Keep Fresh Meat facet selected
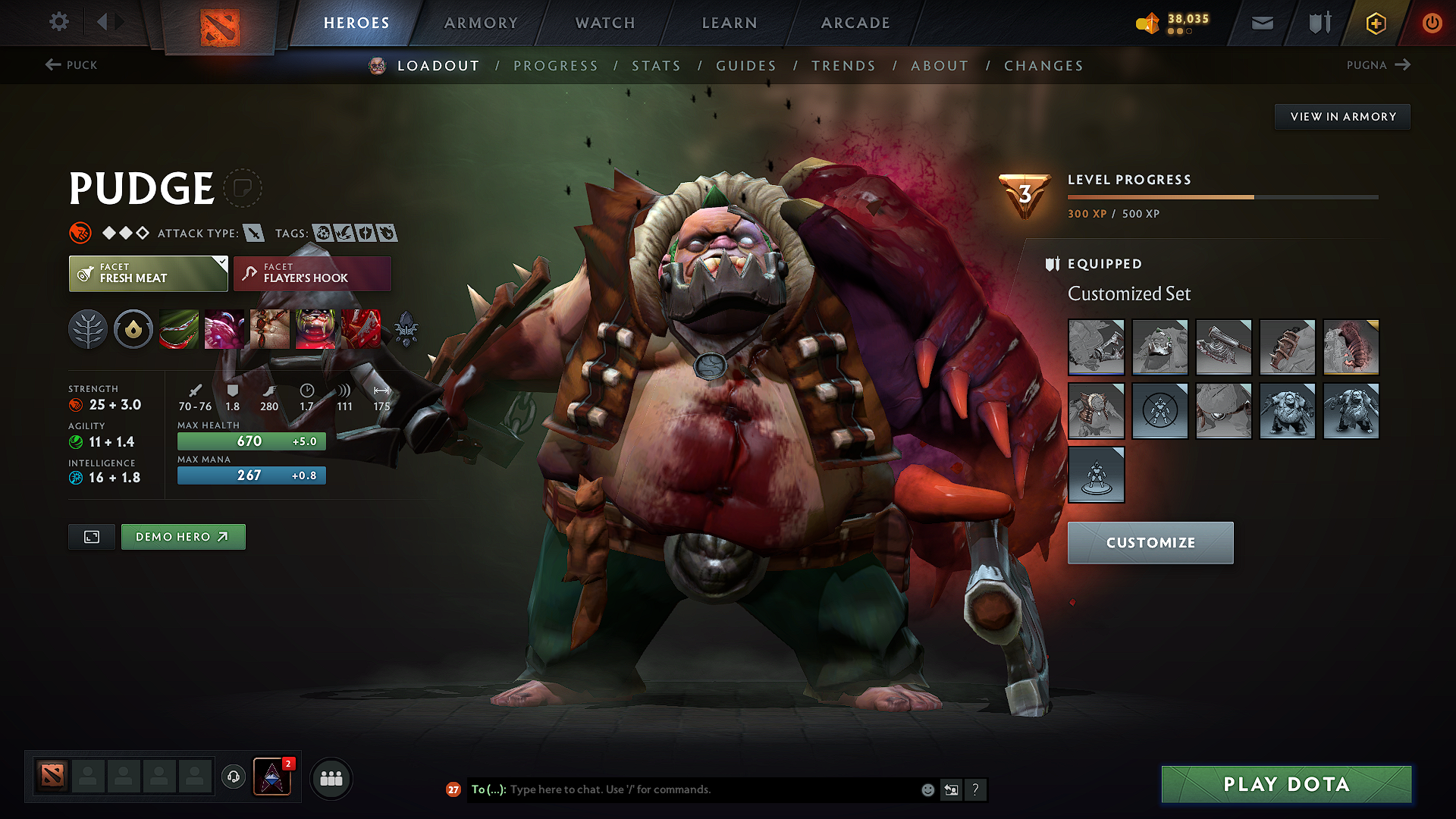 point(148,273)
